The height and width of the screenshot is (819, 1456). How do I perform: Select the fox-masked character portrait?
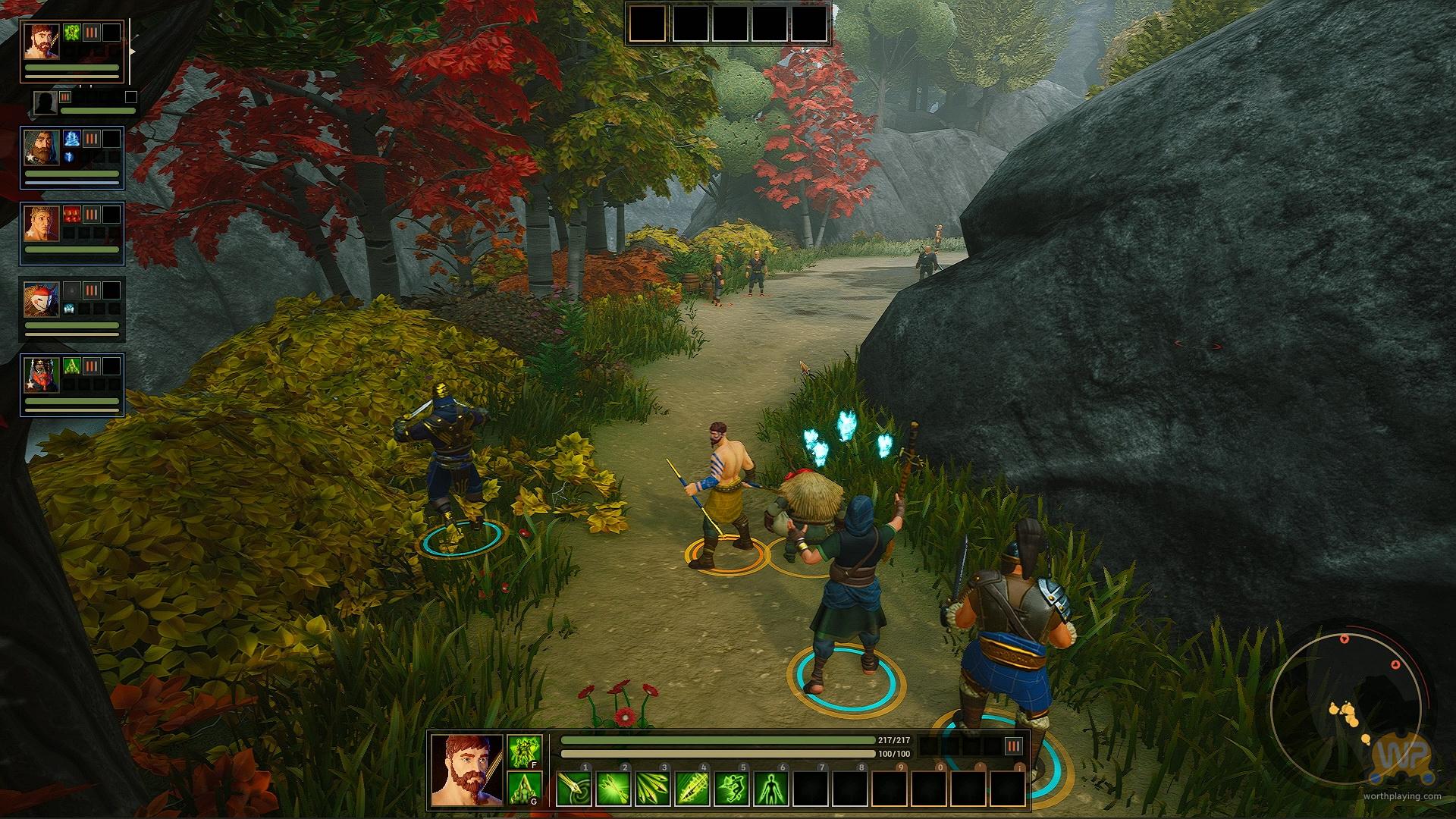coord(40,299)
